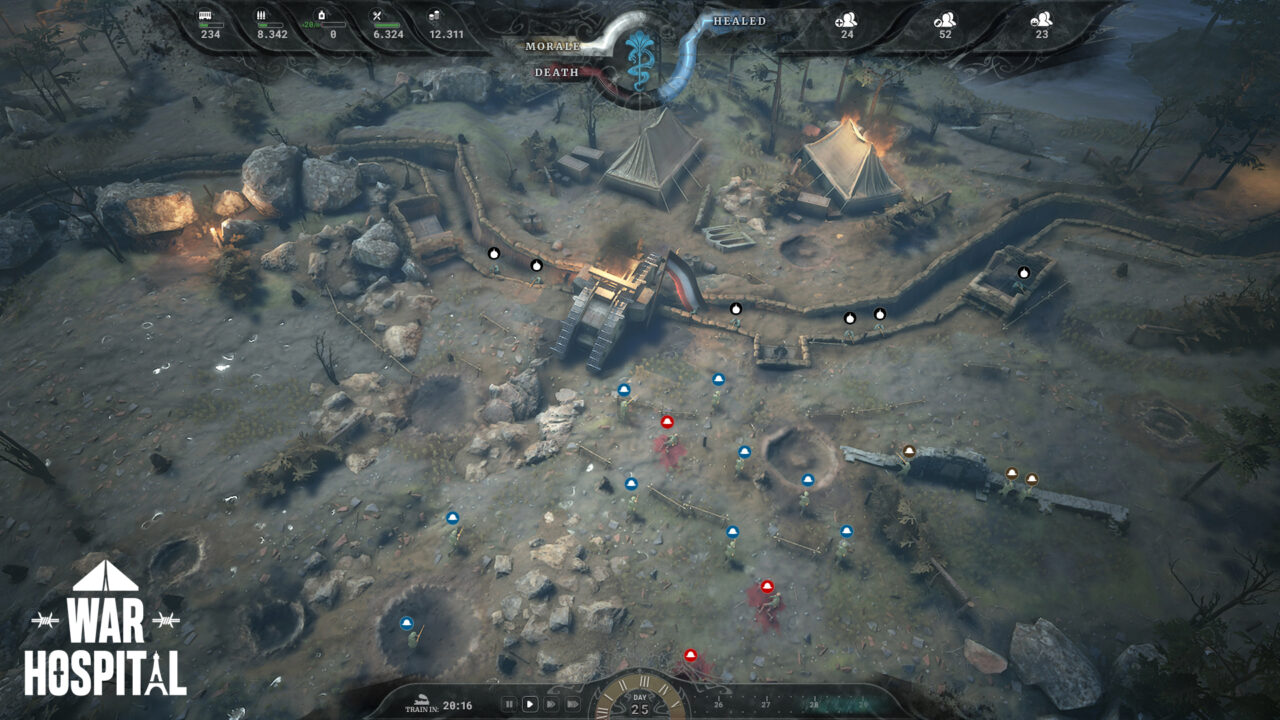The height and width of the screenshot is (720, 1280).
Task: Activate fastest speed with the last playback button
Action: (x=574, y=704)
